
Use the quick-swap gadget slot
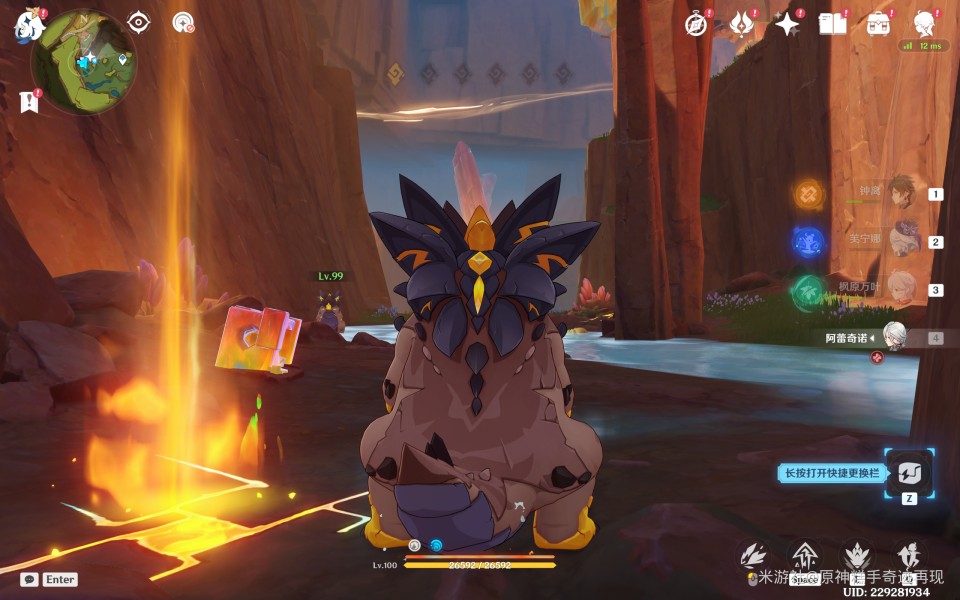[x=909, y=473]
